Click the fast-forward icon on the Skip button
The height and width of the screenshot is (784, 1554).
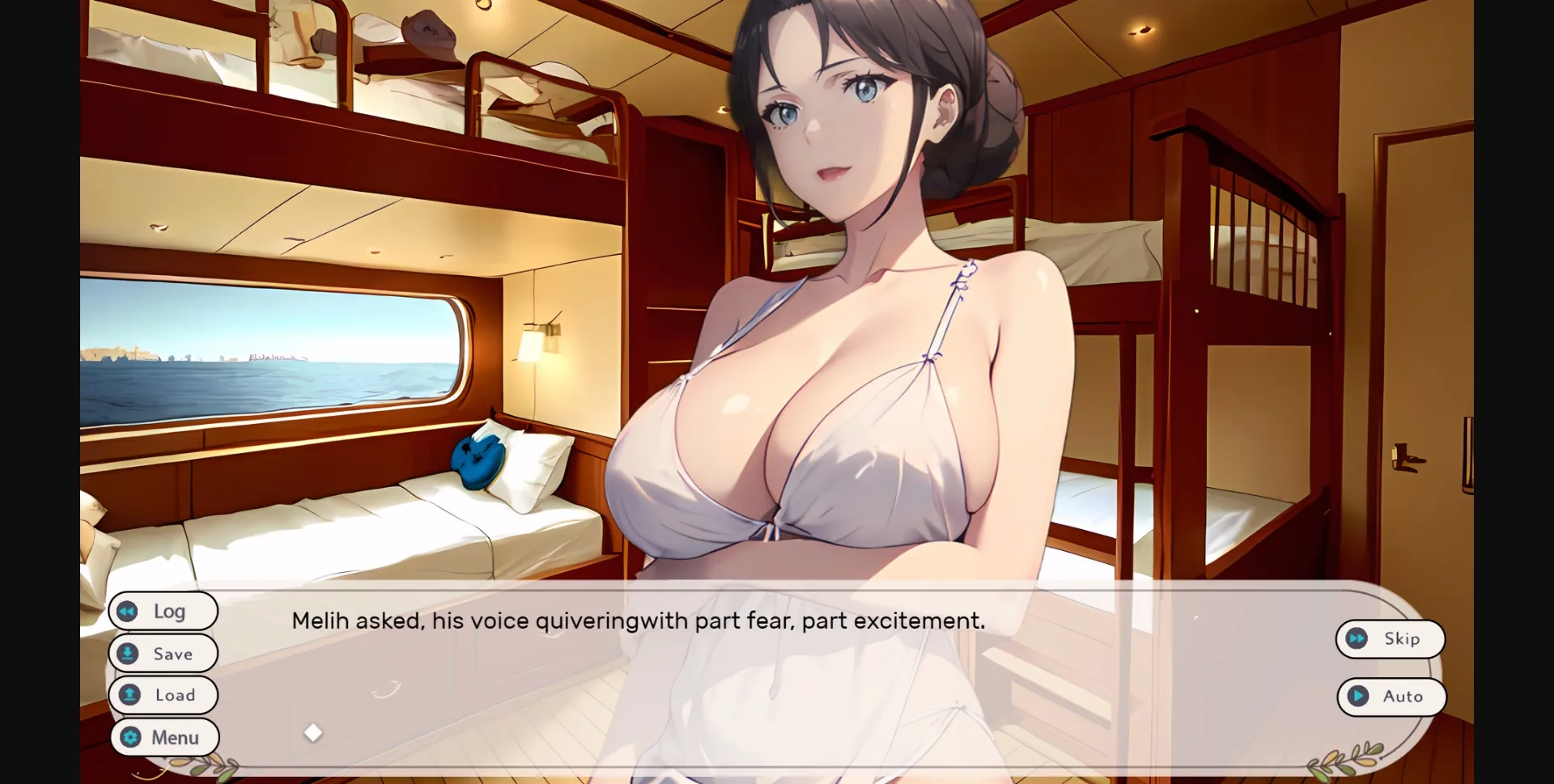click(x=1358, y=638)
